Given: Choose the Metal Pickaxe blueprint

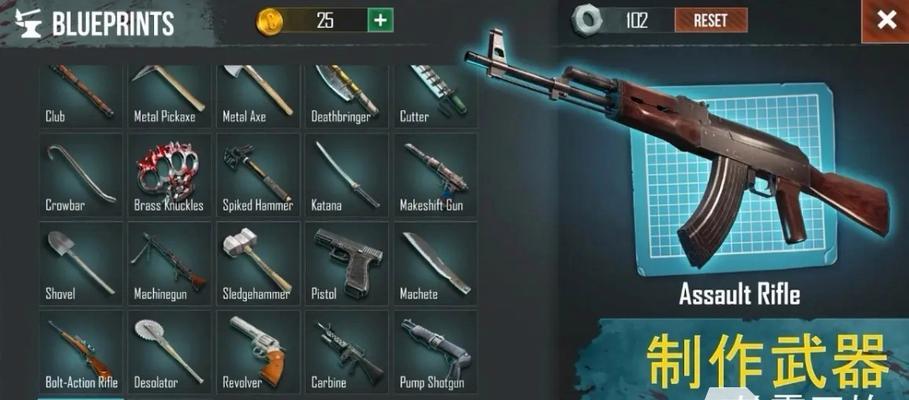Looking at the screenshot, I should 168,96.
